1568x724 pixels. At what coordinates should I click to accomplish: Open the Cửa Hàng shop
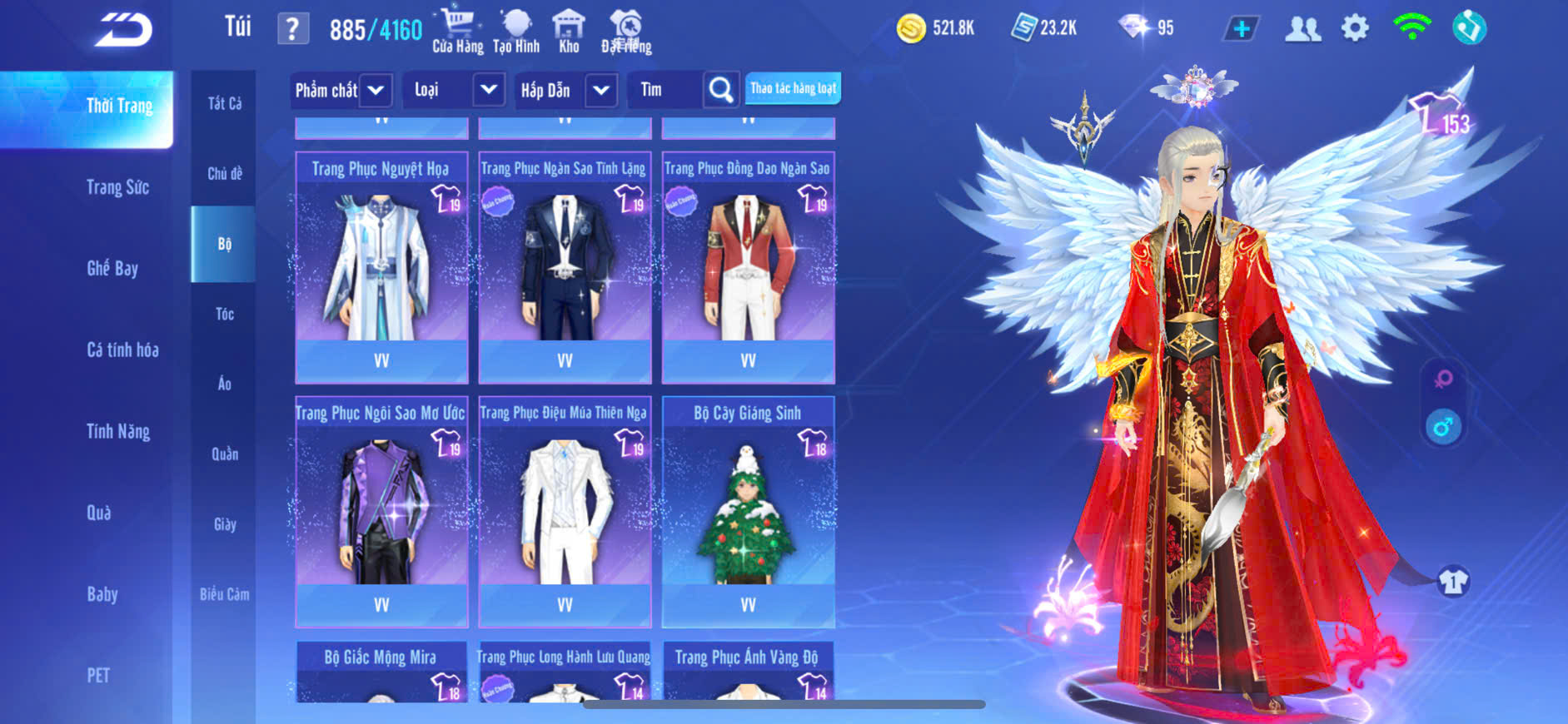pyautogui.click(x=457, y=31)
